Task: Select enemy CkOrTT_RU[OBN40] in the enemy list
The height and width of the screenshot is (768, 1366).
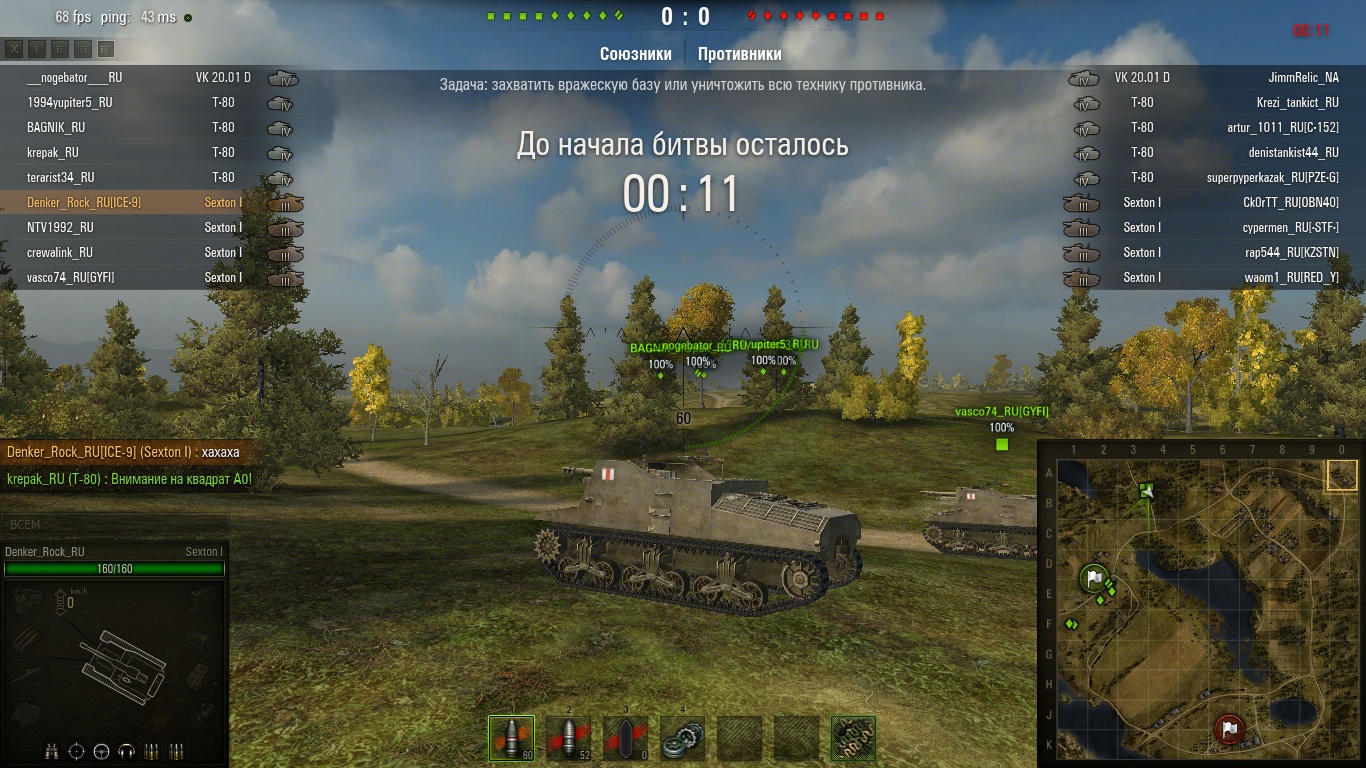Action: 1286,202
